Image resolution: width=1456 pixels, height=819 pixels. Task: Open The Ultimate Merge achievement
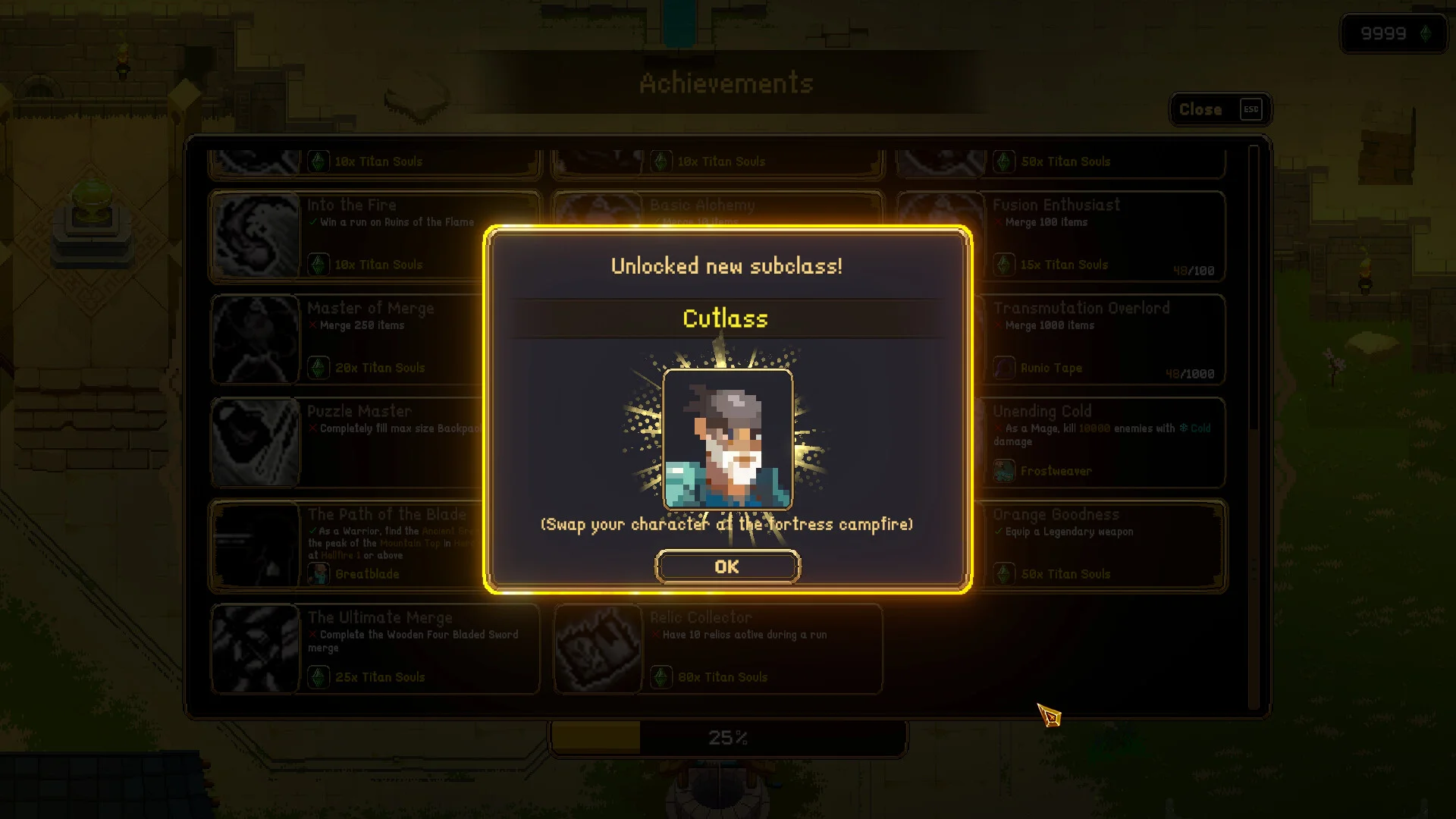375,648
